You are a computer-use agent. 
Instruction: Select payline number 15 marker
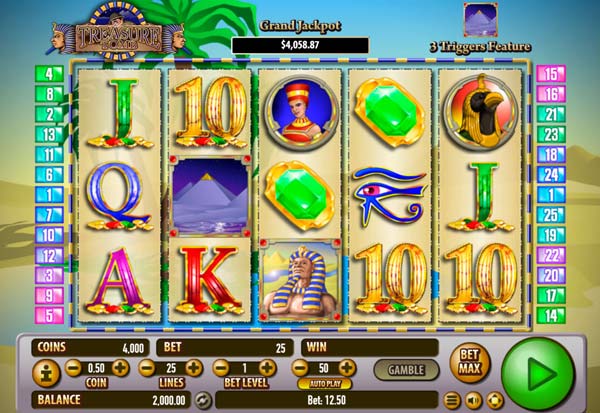[x=549, y=73]
